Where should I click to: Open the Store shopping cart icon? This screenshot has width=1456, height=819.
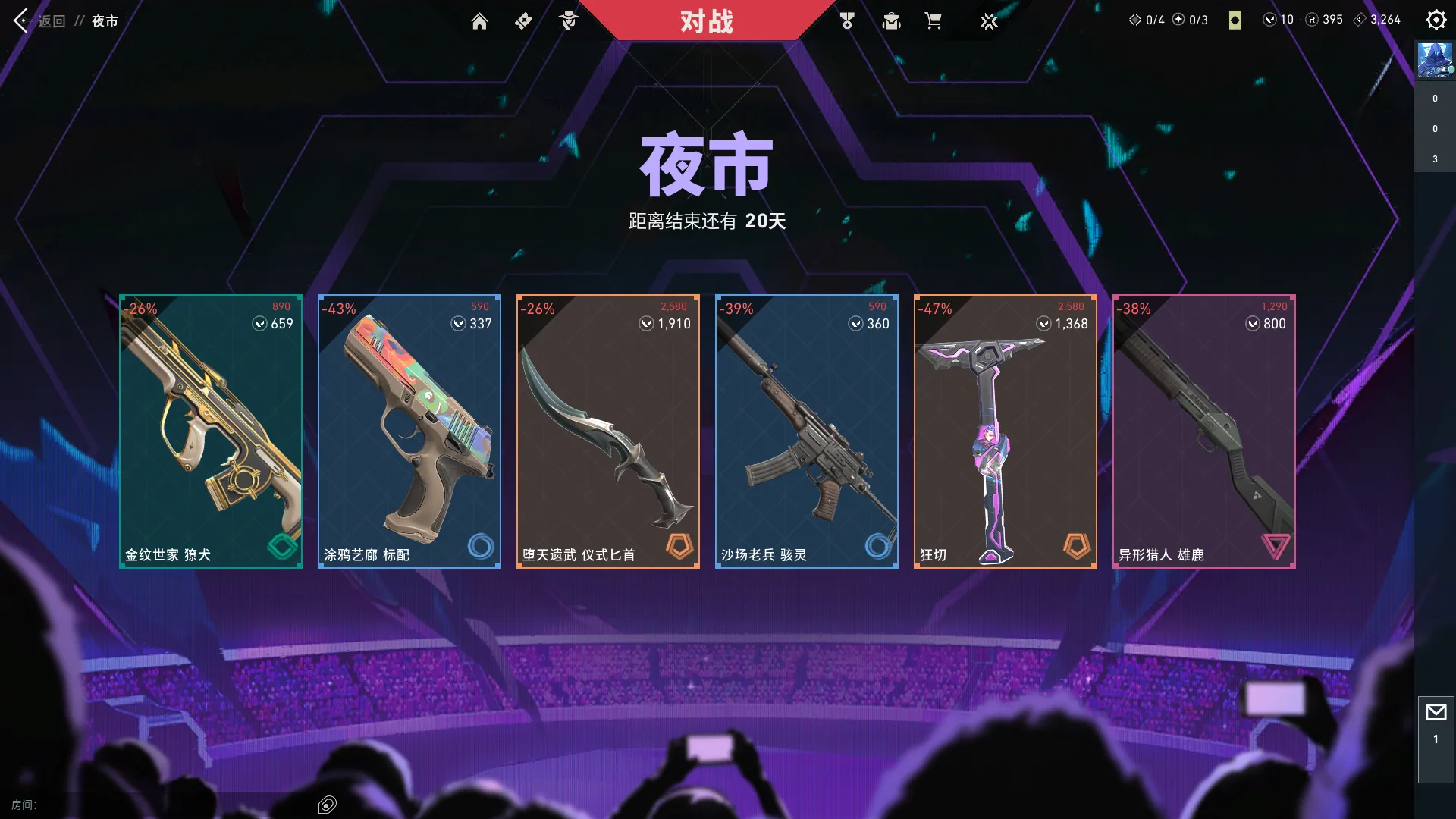tap(934, 21)
